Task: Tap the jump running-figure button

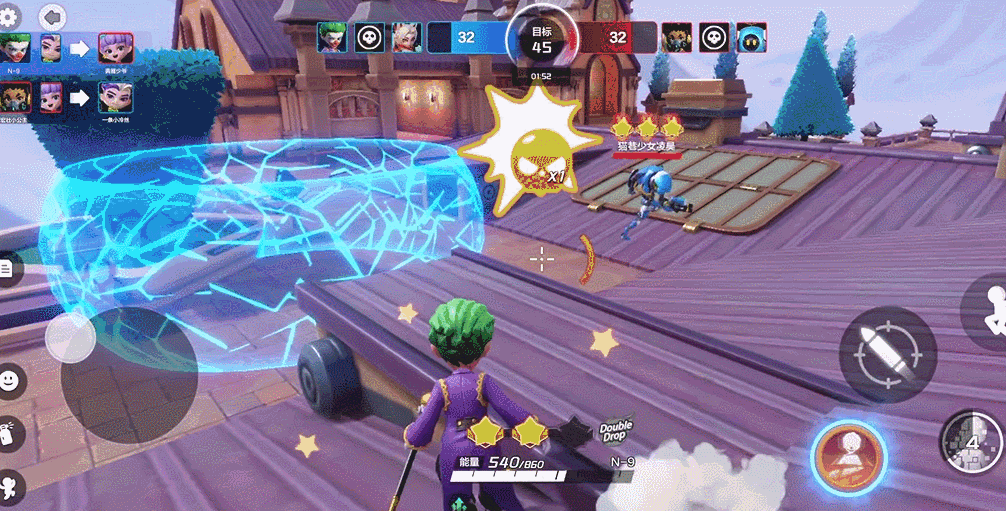Action: (990, 311)
